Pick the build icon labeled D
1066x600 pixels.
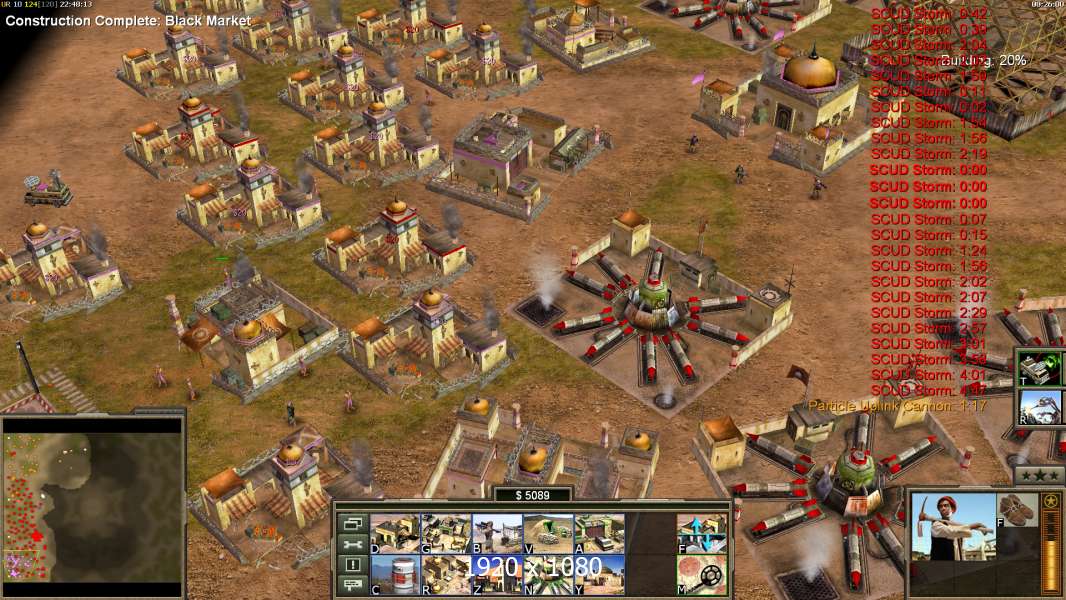point(395,533)
